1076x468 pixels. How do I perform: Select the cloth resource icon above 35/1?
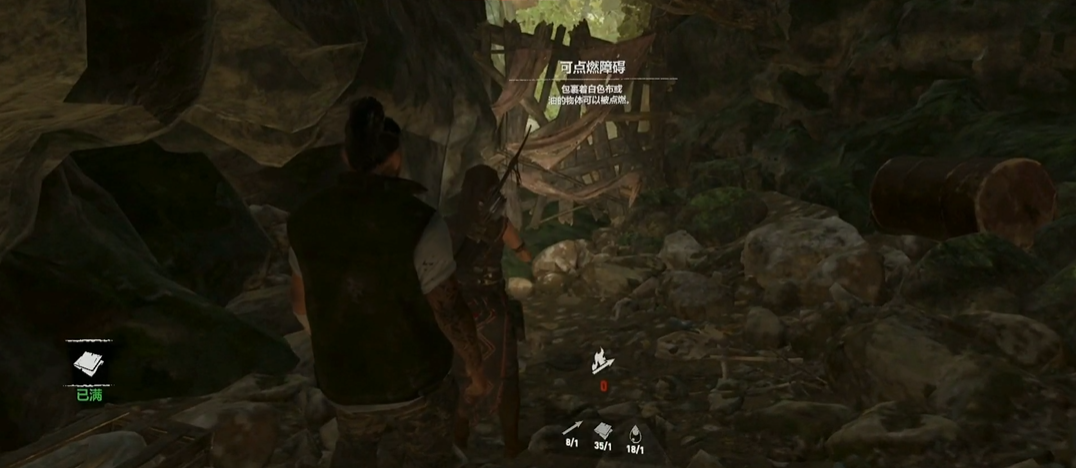(604, 430)
